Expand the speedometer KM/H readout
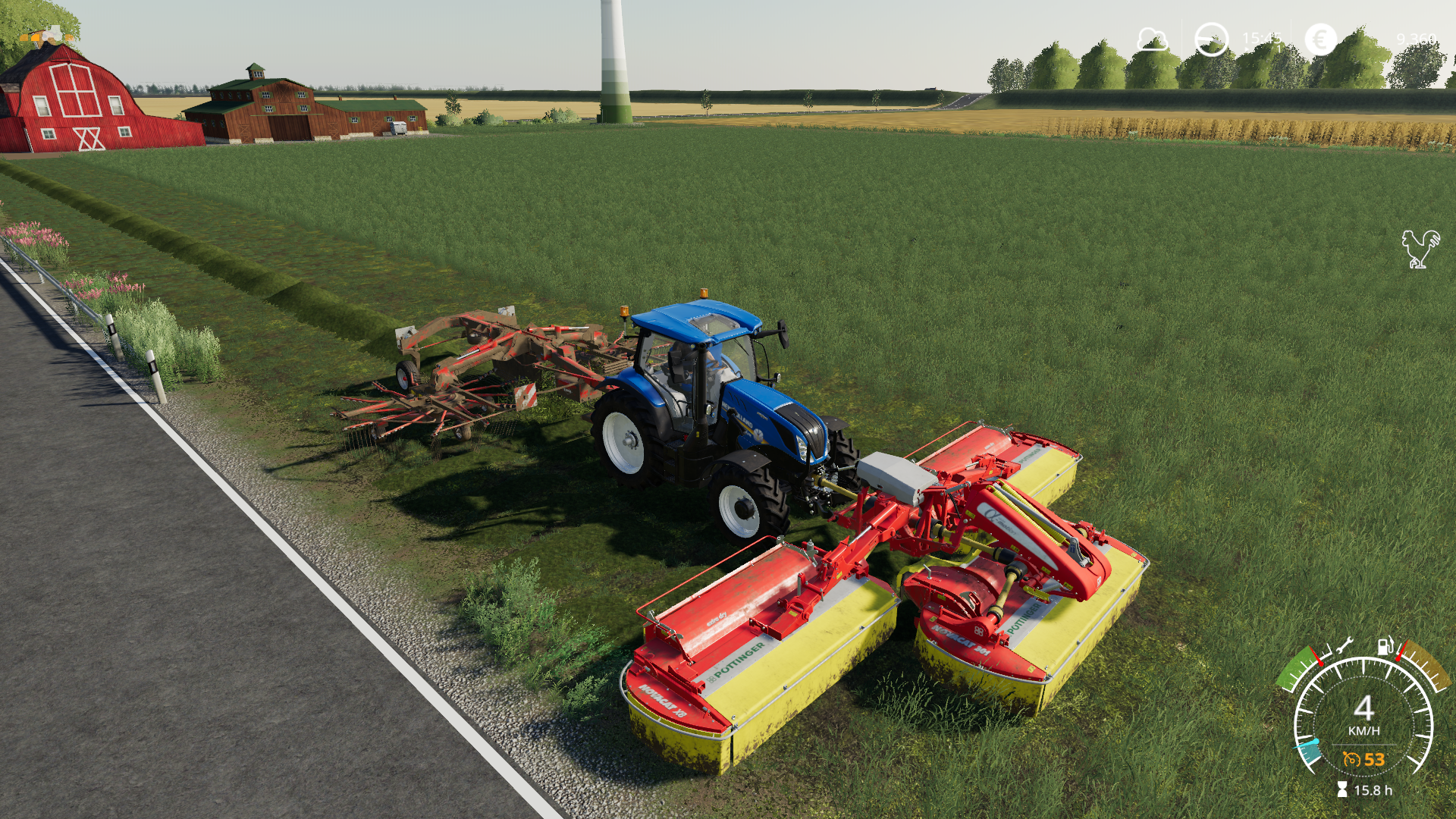The height and width of the screenshot is (819, 1456). 1363,730
